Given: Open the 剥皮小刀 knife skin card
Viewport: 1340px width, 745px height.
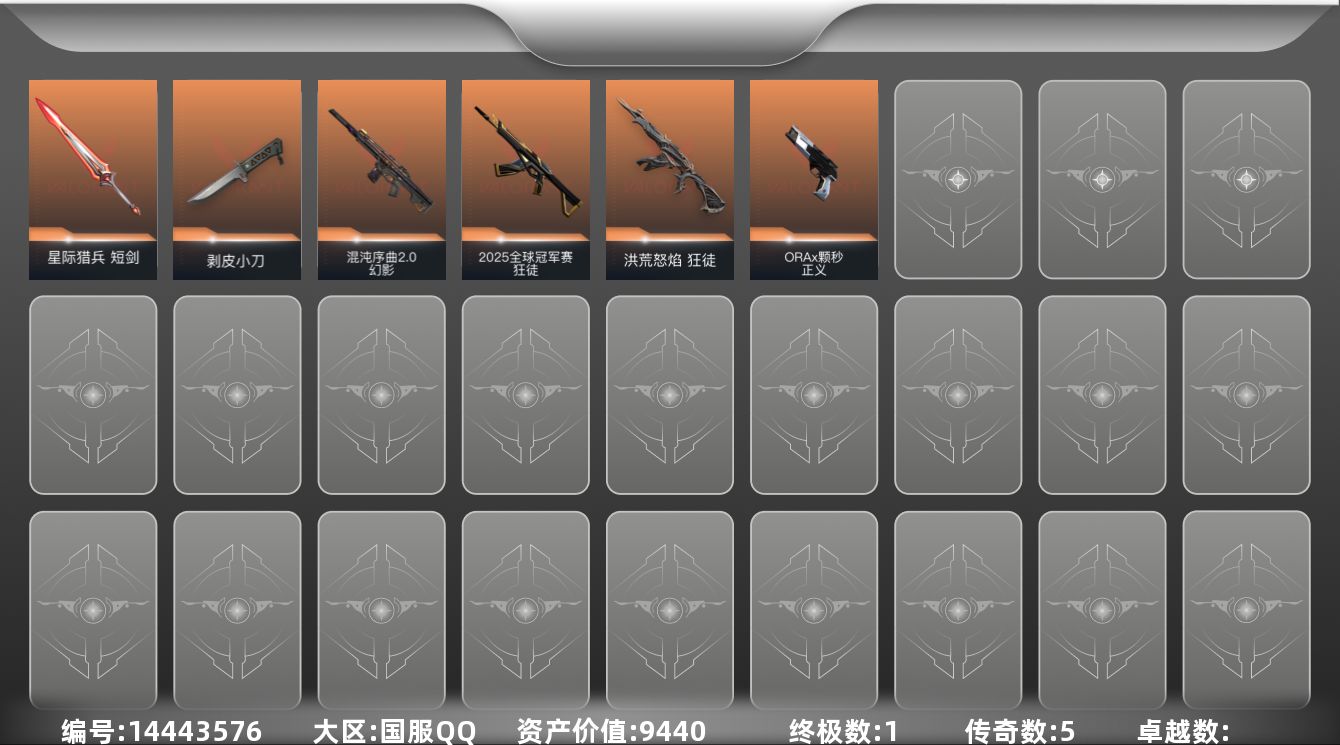Looking at the screenshot, I should 236,178.
